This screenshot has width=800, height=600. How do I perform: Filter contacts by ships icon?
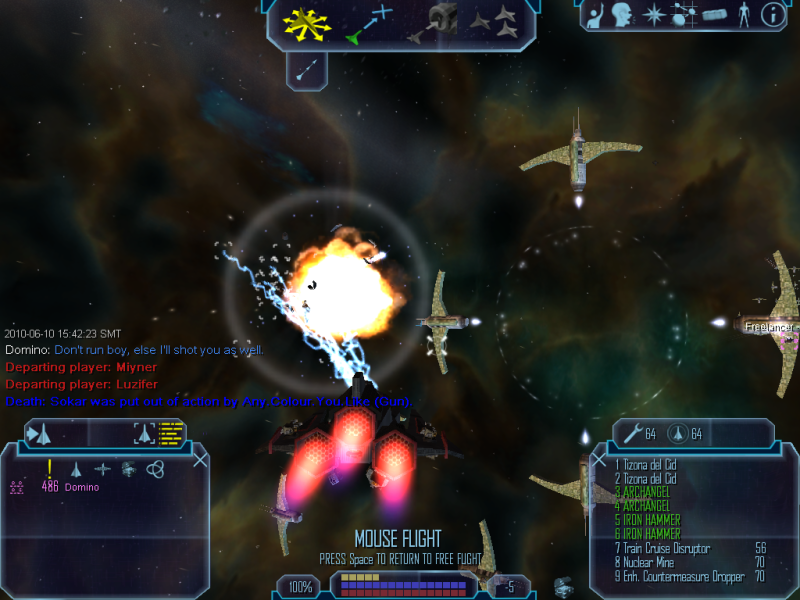[76, 468]
